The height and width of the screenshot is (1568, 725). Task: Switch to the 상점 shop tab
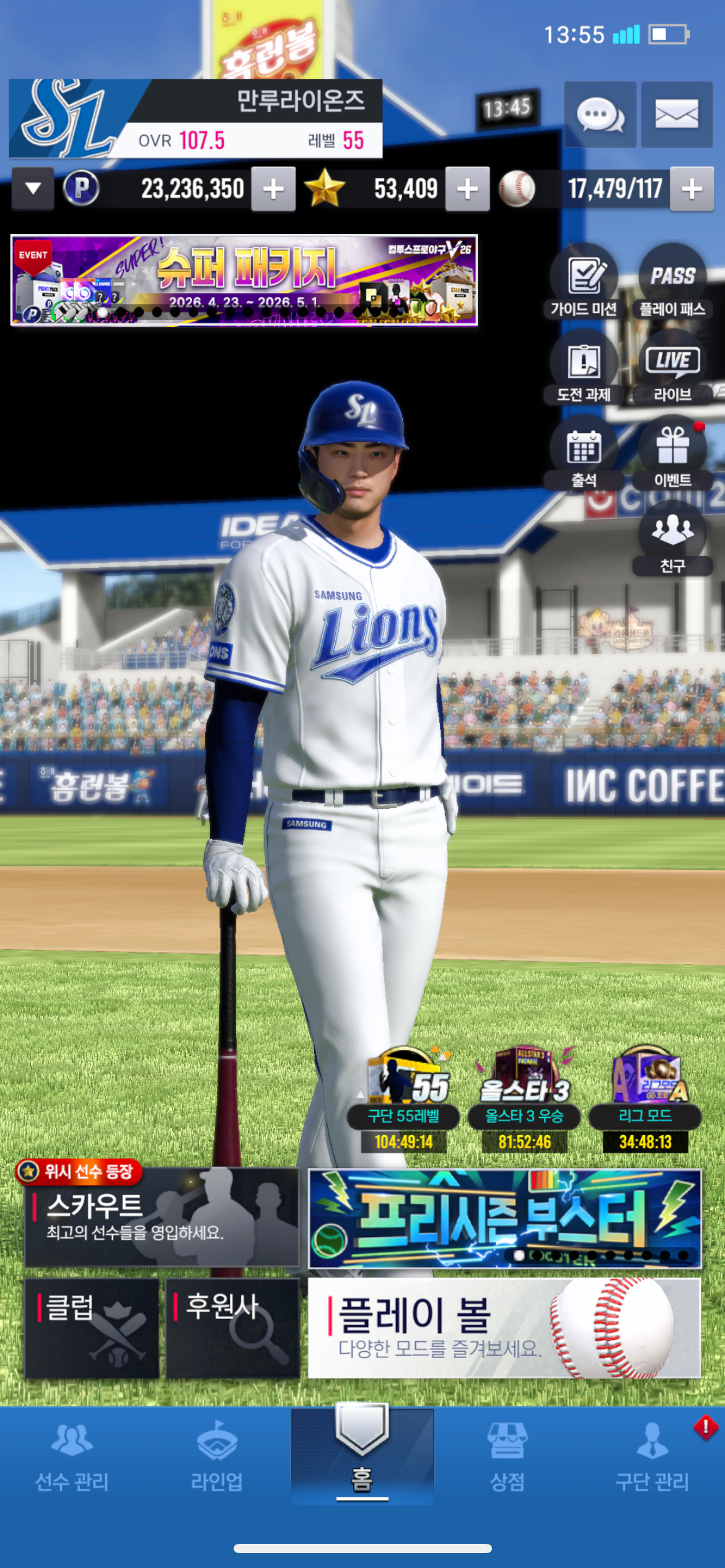pos(507,1455)
